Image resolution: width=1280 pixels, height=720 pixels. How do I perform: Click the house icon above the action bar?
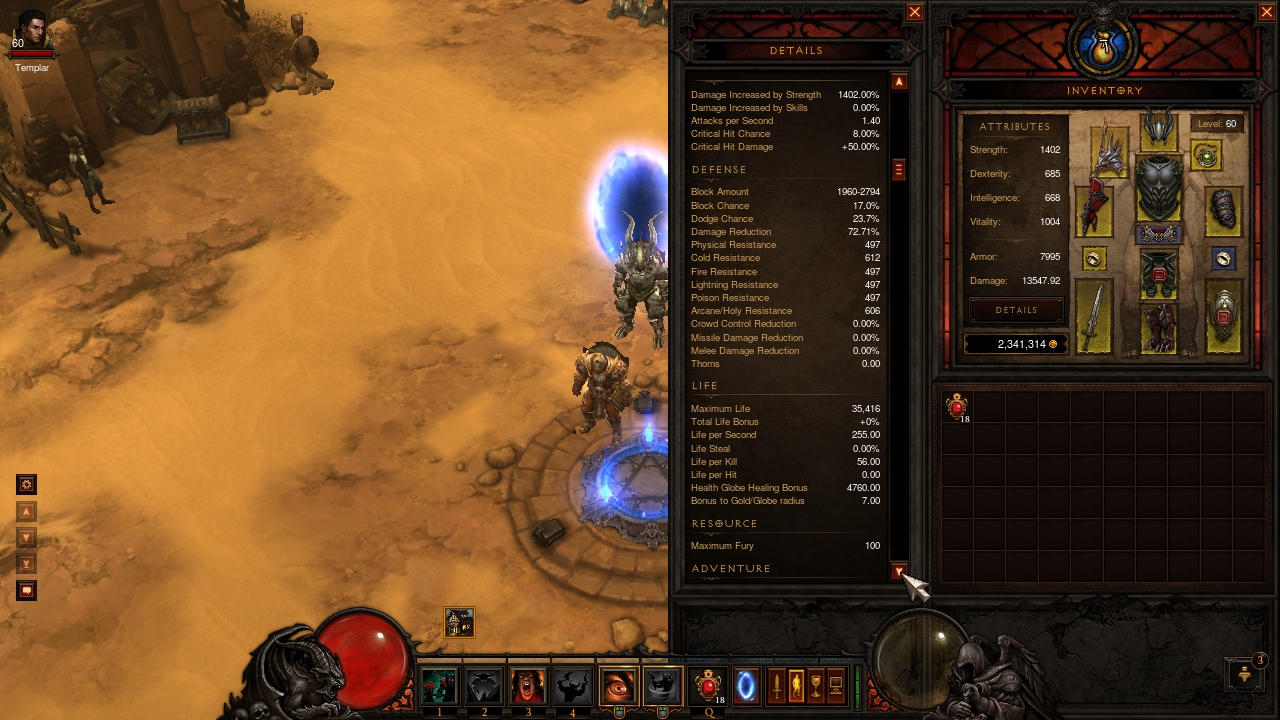coord(459,623)
